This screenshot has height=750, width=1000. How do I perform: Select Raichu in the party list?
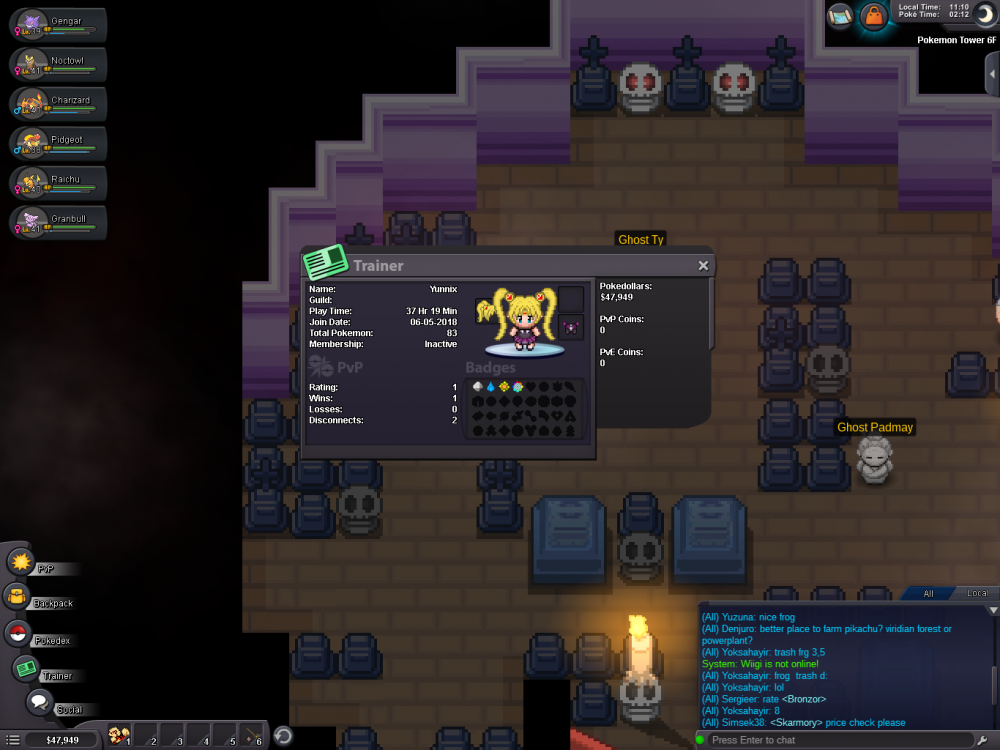click(x=60, y=182)
